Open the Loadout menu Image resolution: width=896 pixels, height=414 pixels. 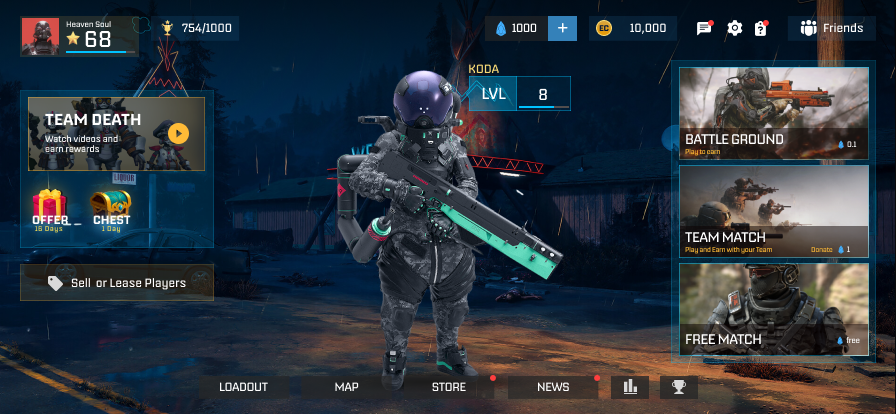[x=244, y=387]
